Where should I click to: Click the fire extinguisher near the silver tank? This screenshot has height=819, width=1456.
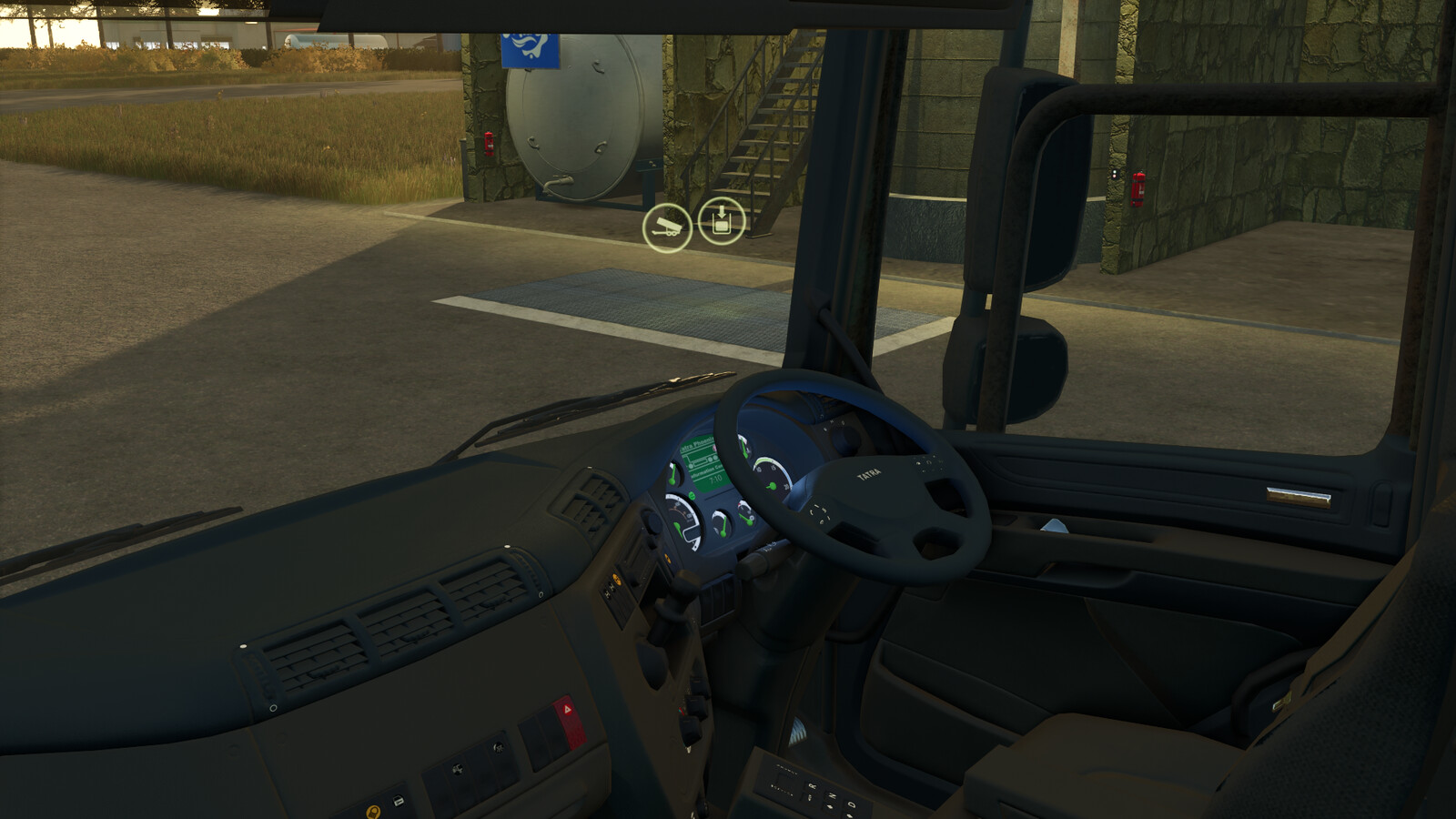coord(488,144)
